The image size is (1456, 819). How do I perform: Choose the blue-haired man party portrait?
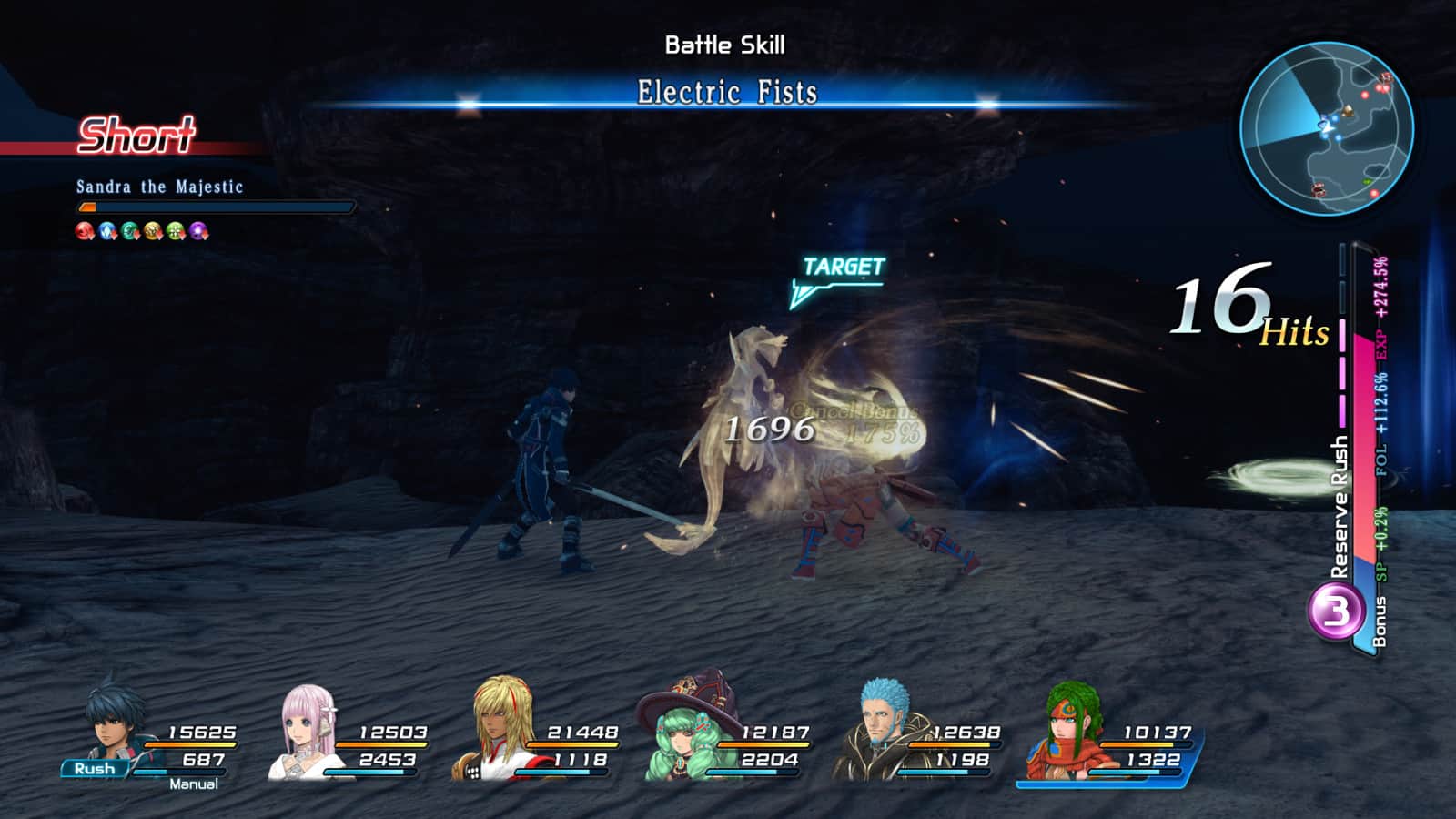click(x=883, y=728)
